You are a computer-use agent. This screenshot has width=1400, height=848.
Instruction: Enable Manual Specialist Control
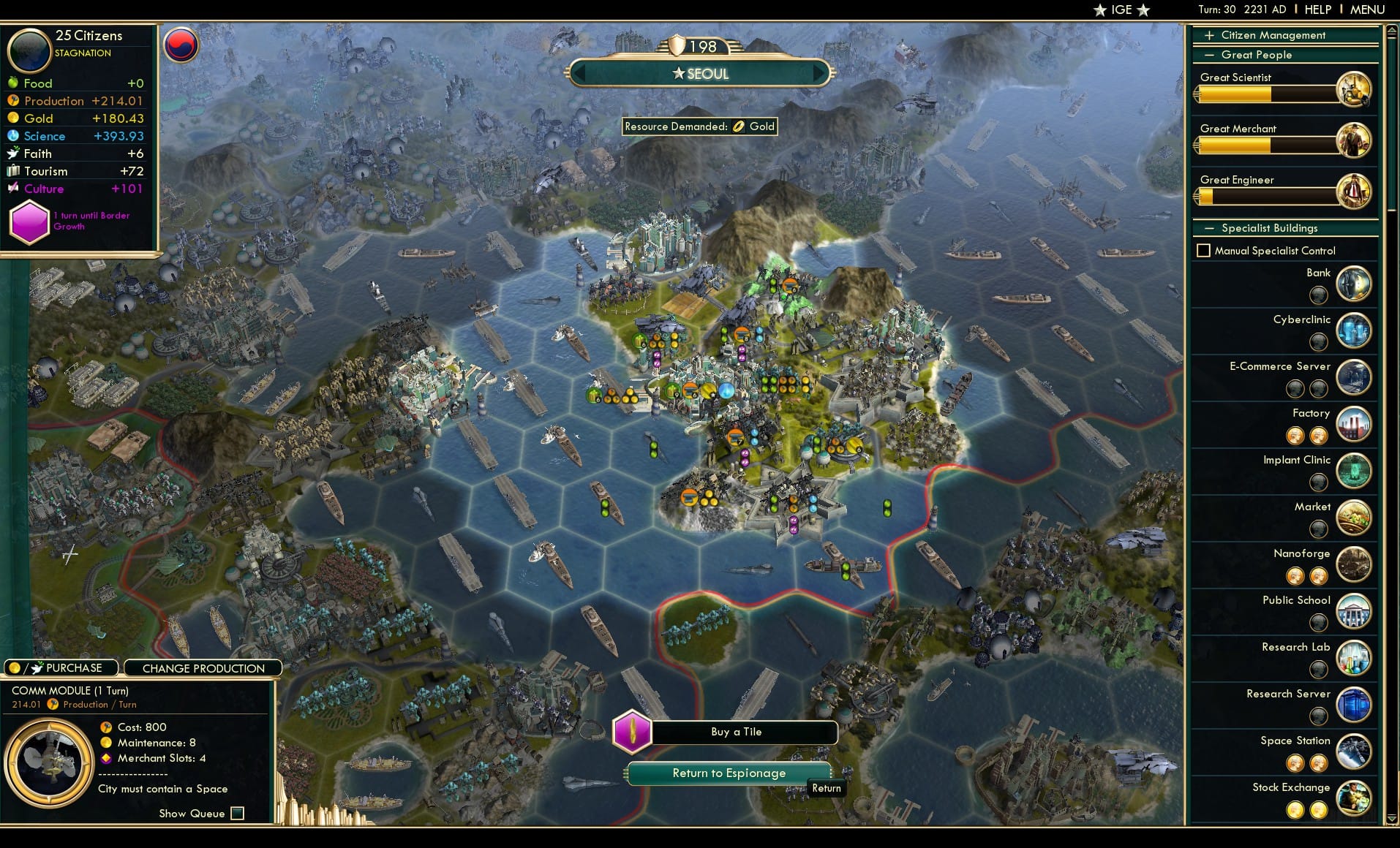(1203, 250)
